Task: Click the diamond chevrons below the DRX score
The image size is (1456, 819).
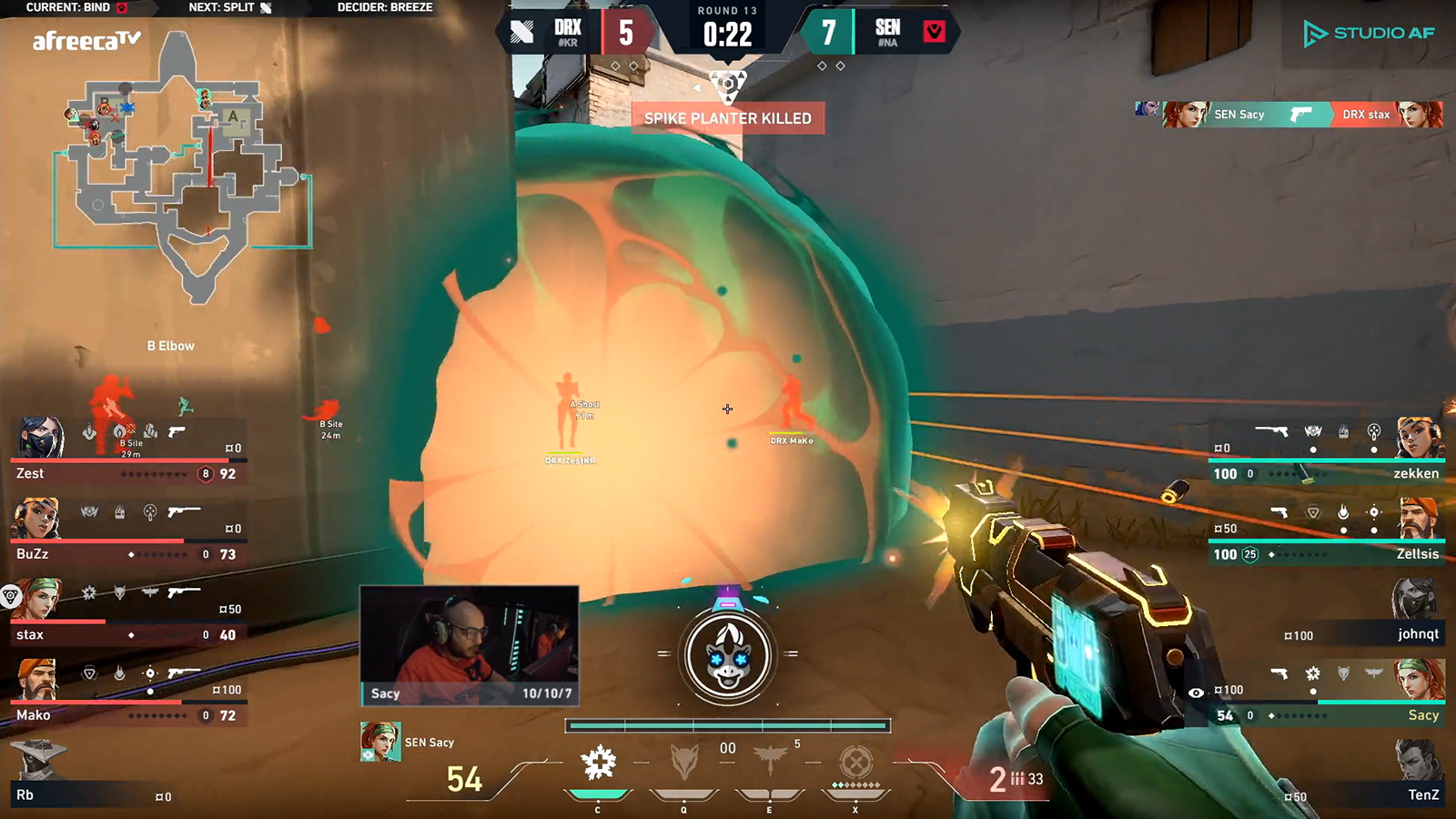Action: tap(623, 65)
